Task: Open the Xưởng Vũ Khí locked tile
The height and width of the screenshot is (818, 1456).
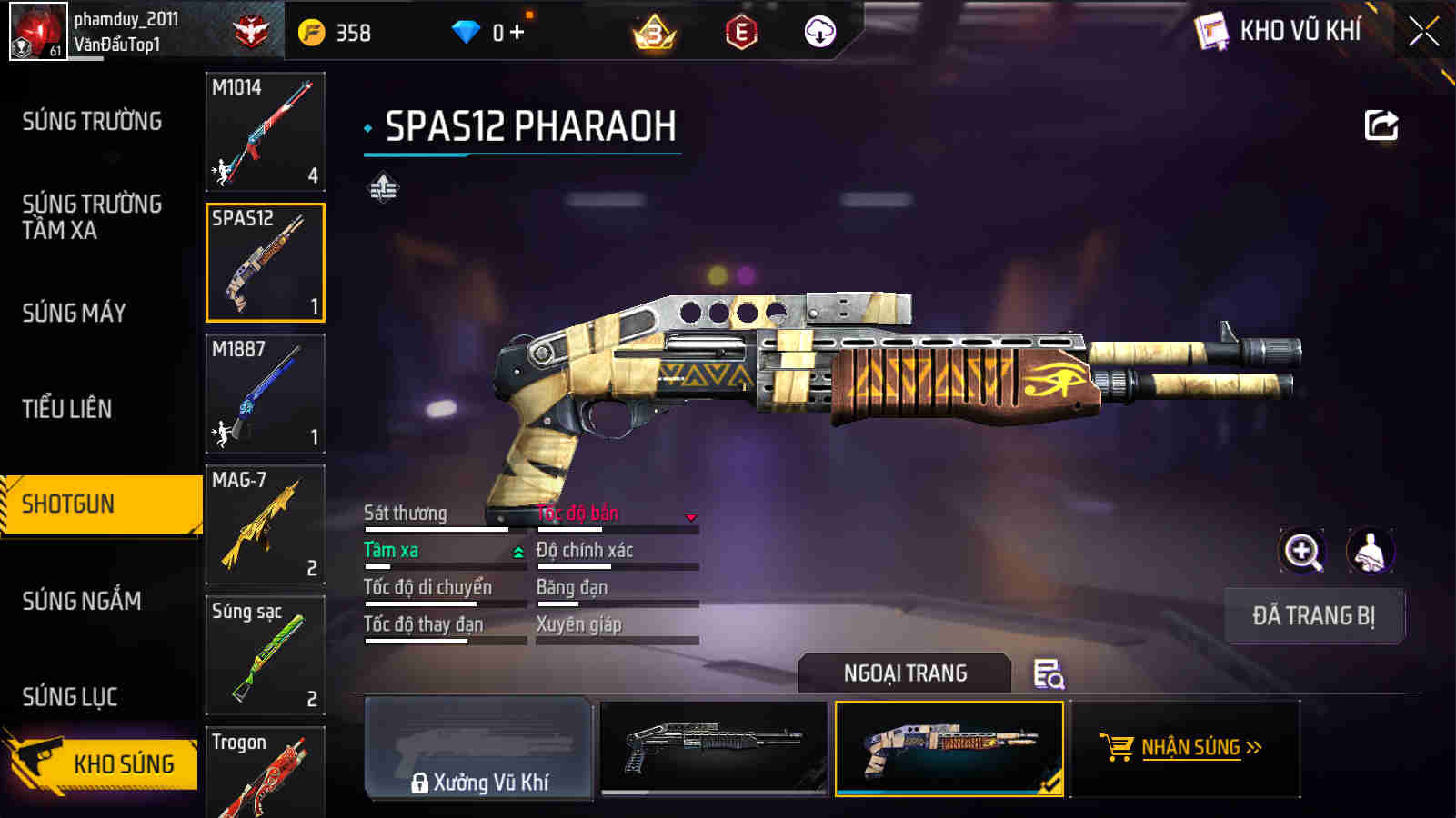Action: 478,749
